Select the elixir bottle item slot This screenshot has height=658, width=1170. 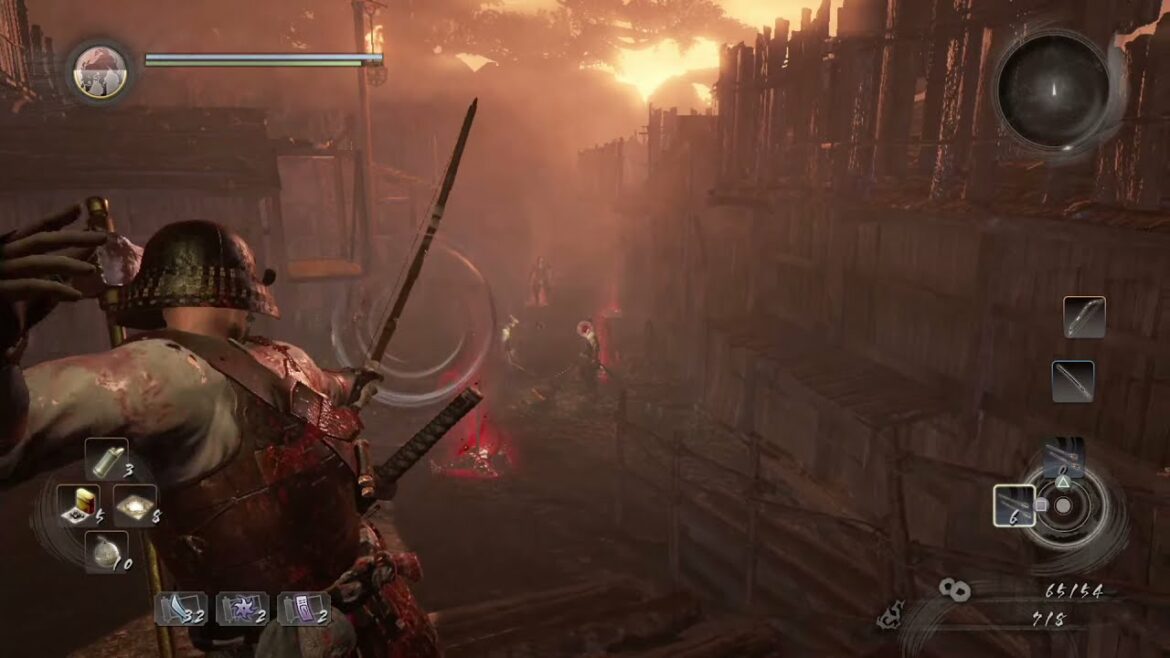105,459
